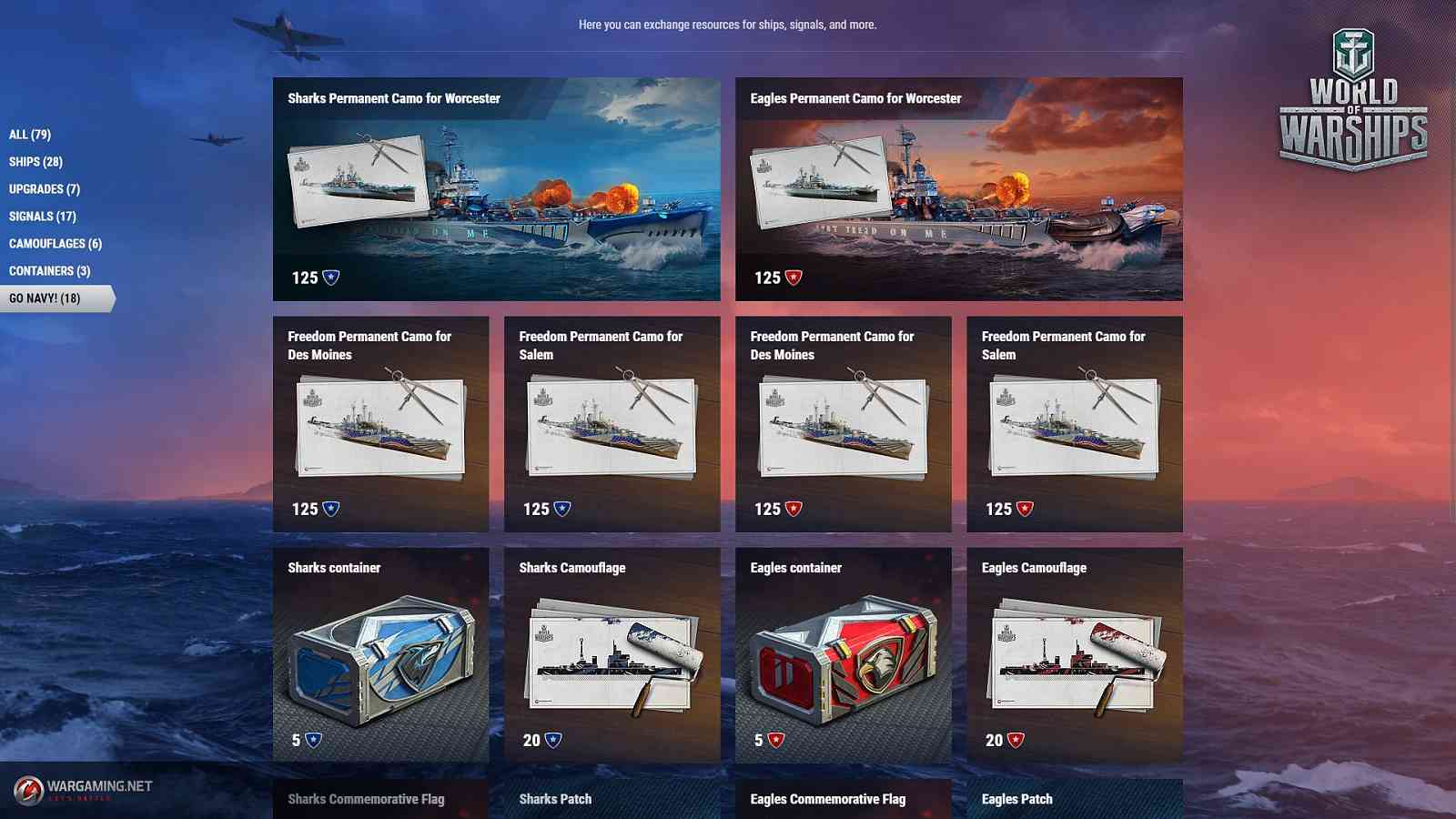
Task: Click the blue shield cost icon on Sharks Camouflage
Action: [551, 740]
